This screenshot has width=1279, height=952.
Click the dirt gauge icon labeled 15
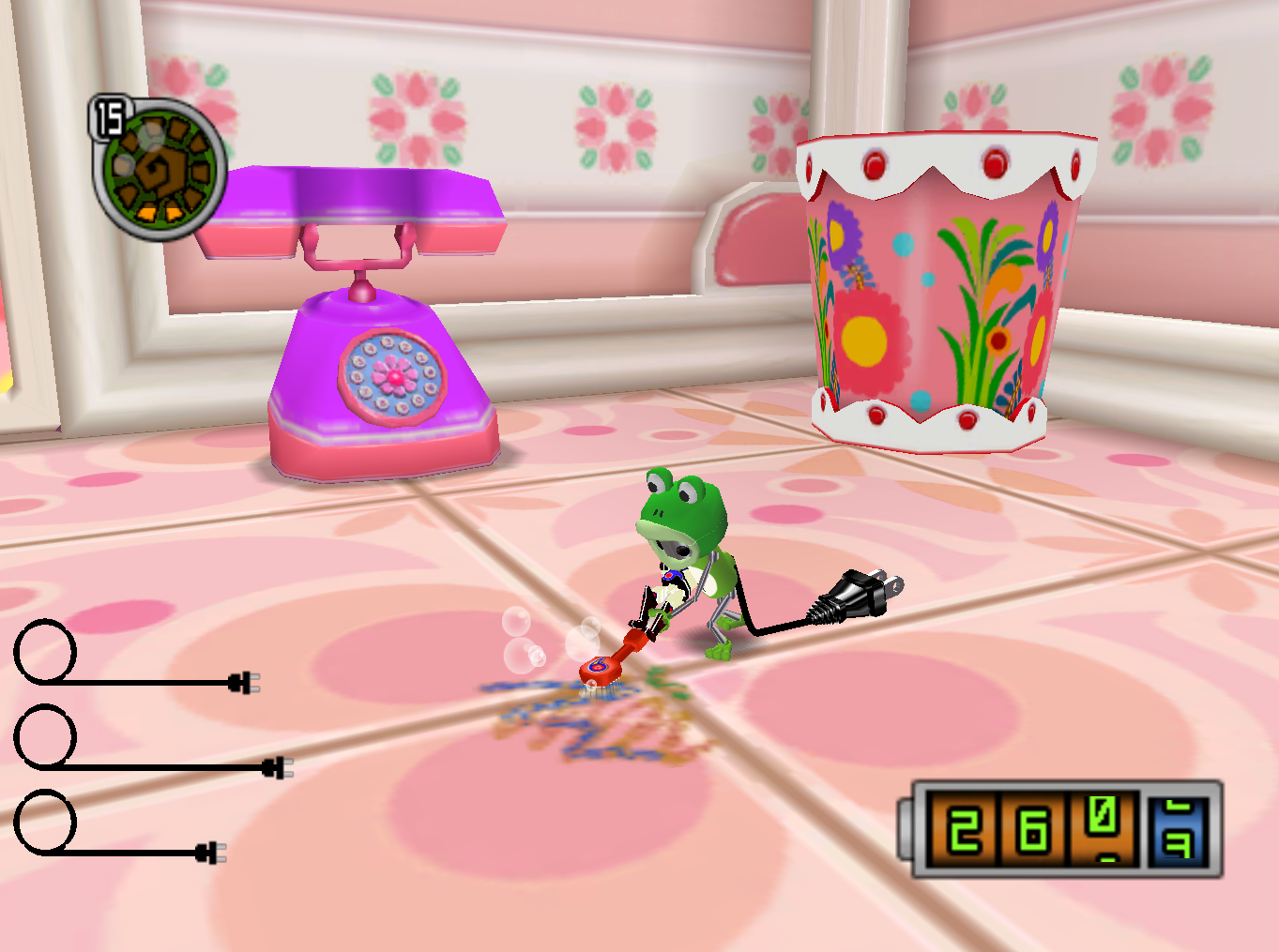coord(158,166)
